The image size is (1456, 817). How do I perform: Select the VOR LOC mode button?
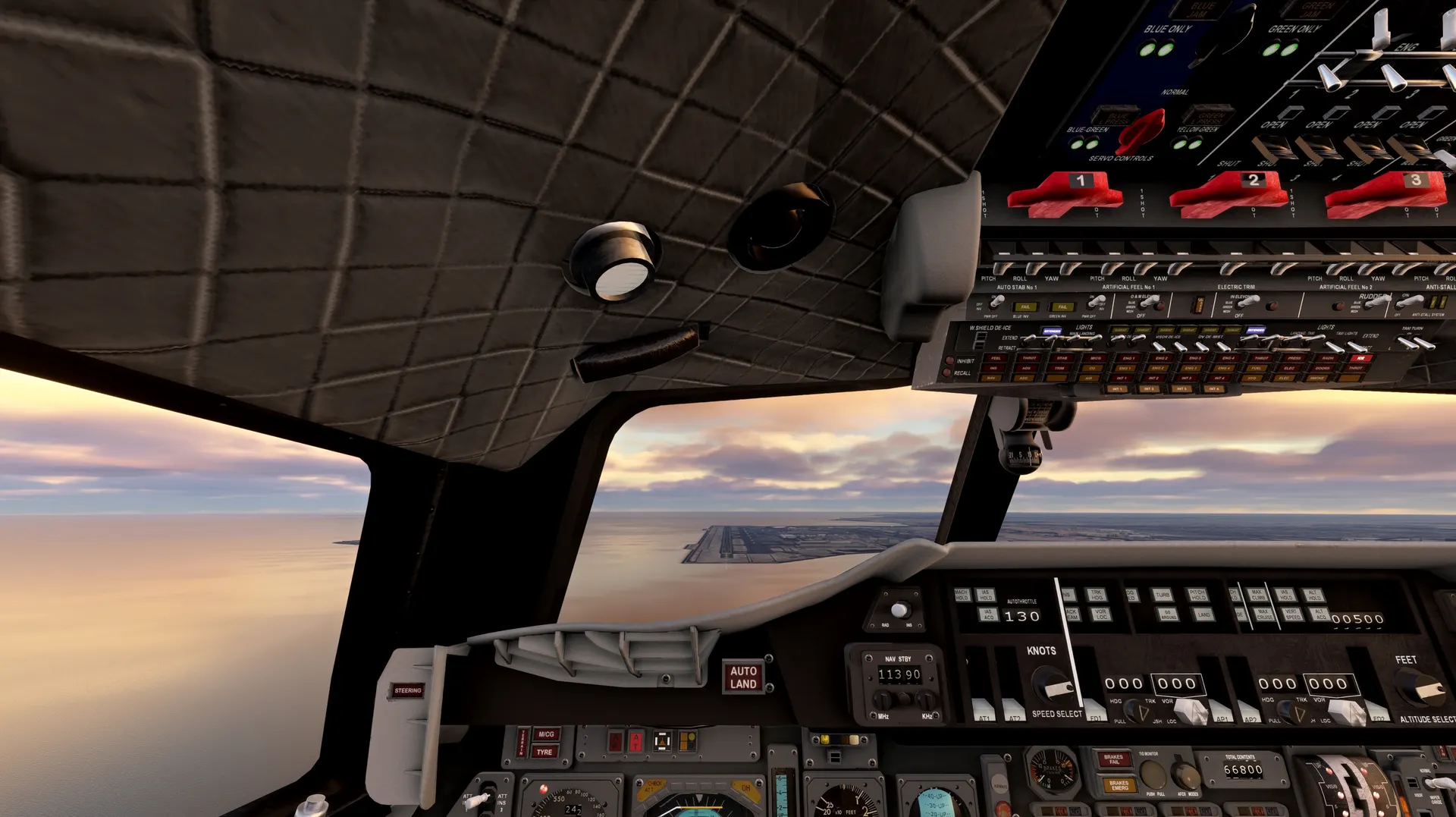click(x=1102, y=614)
